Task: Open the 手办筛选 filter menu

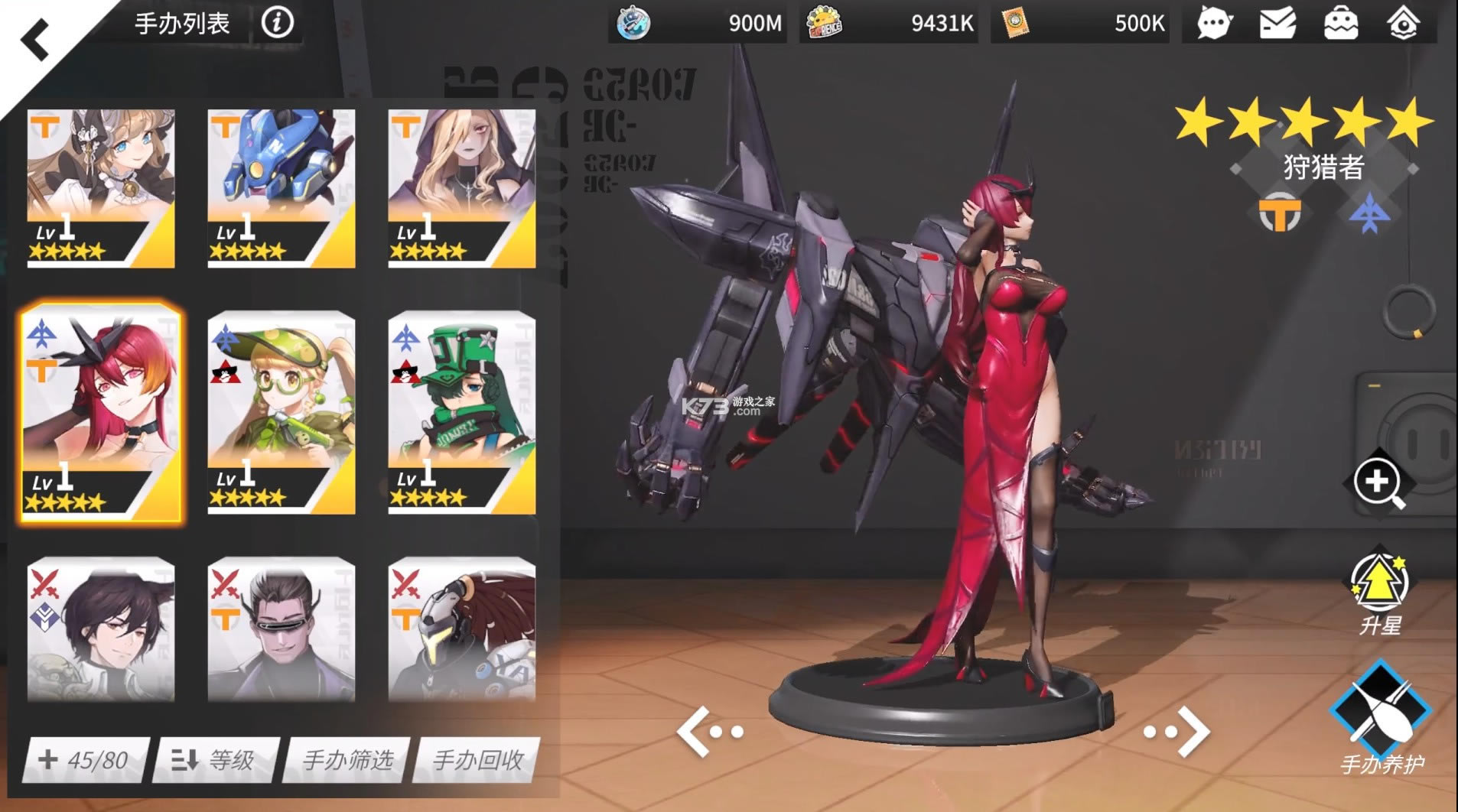Action: point(345,761)
